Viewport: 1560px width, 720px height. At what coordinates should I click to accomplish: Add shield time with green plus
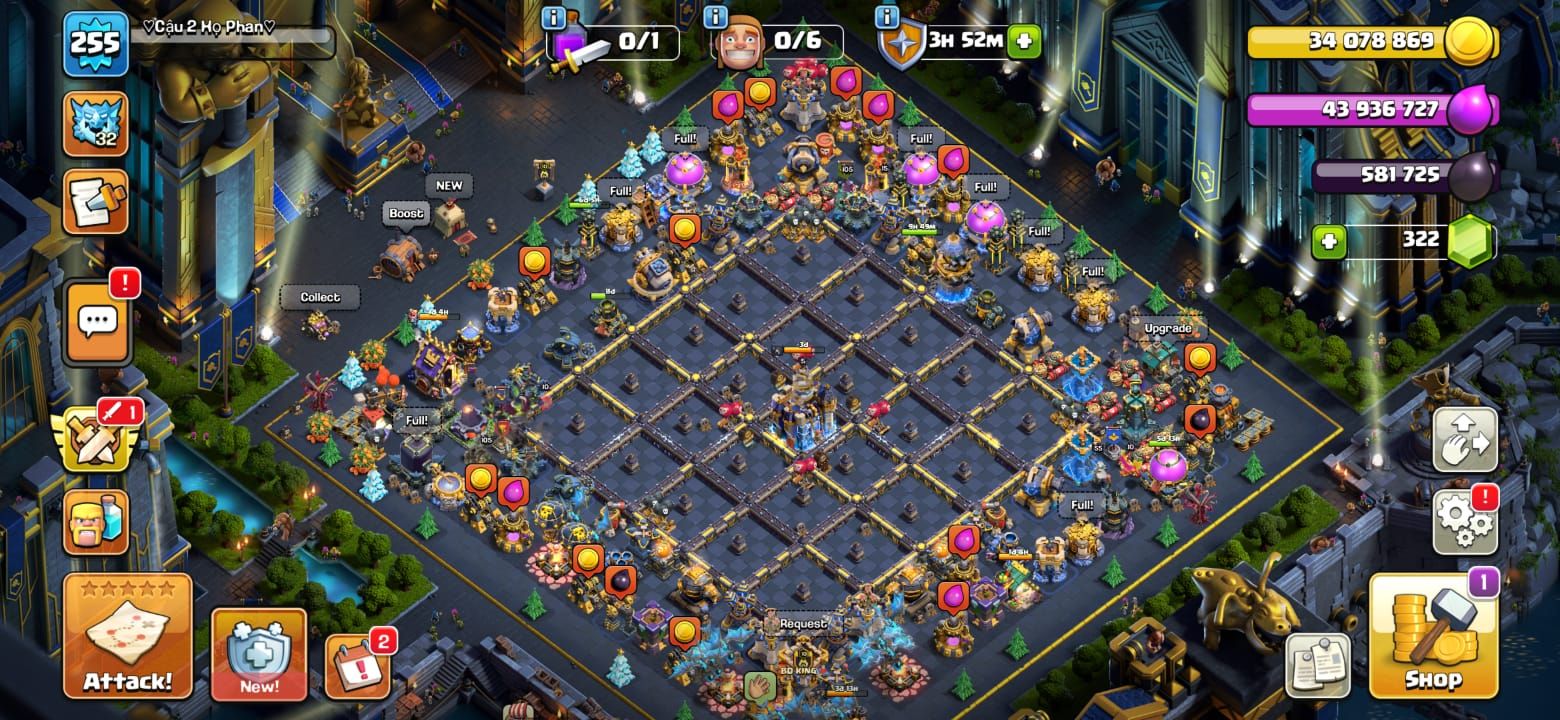coord(1023,42)
